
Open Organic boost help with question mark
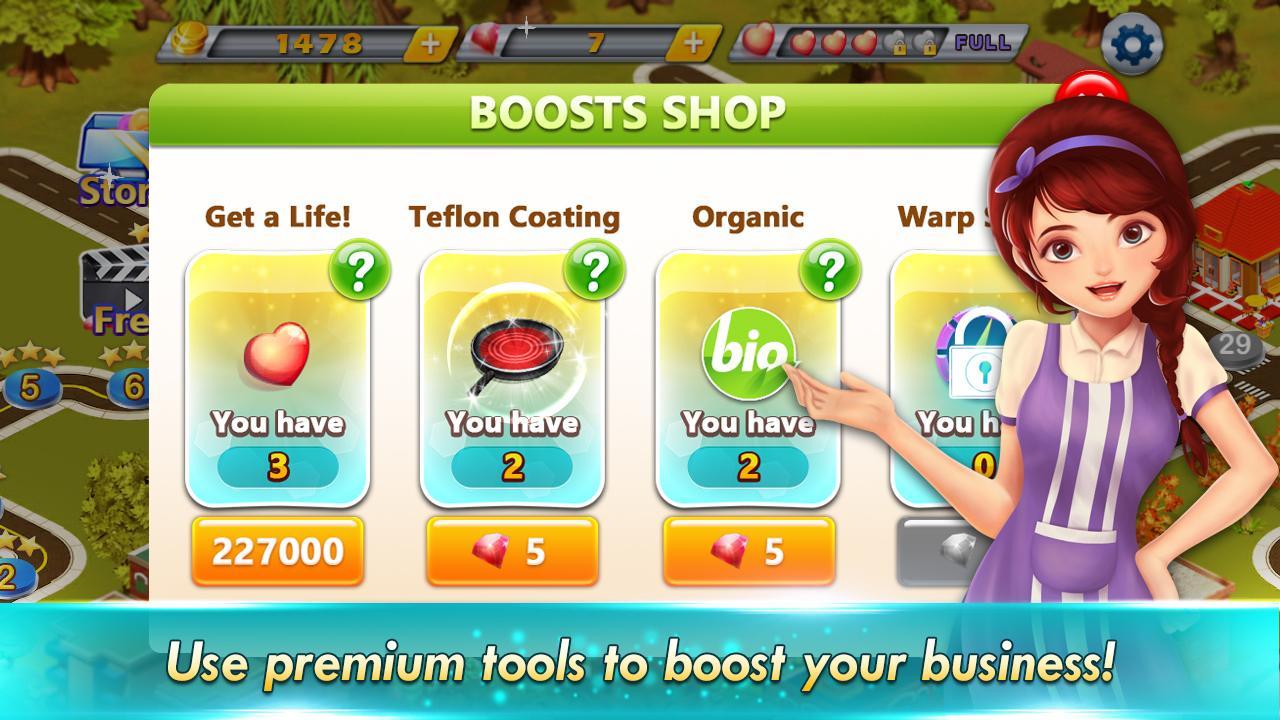pyautogui.click(x=831, y=270)
